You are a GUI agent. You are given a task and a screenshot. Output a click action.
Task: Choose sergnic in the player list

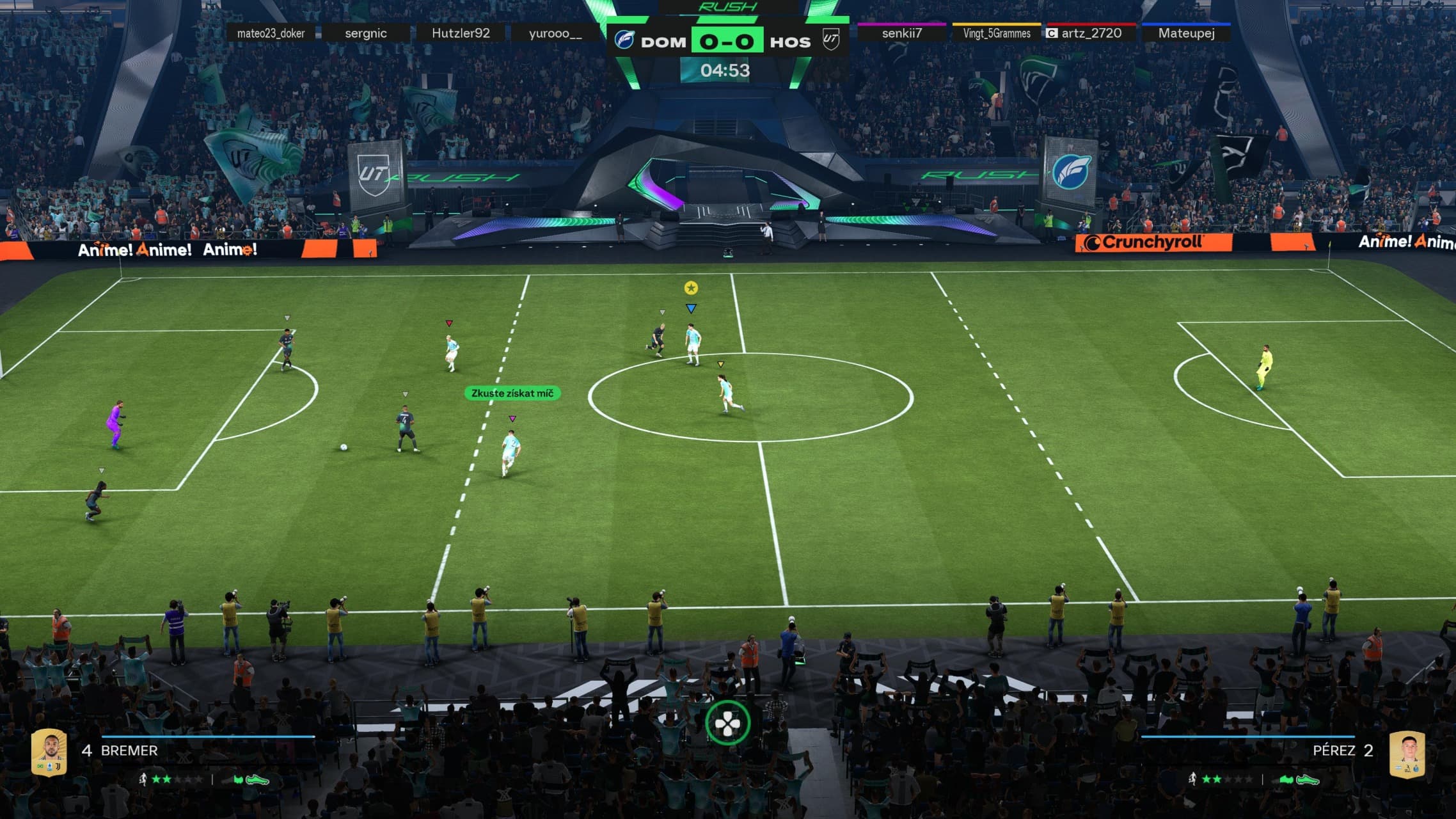tap(365, 33)
